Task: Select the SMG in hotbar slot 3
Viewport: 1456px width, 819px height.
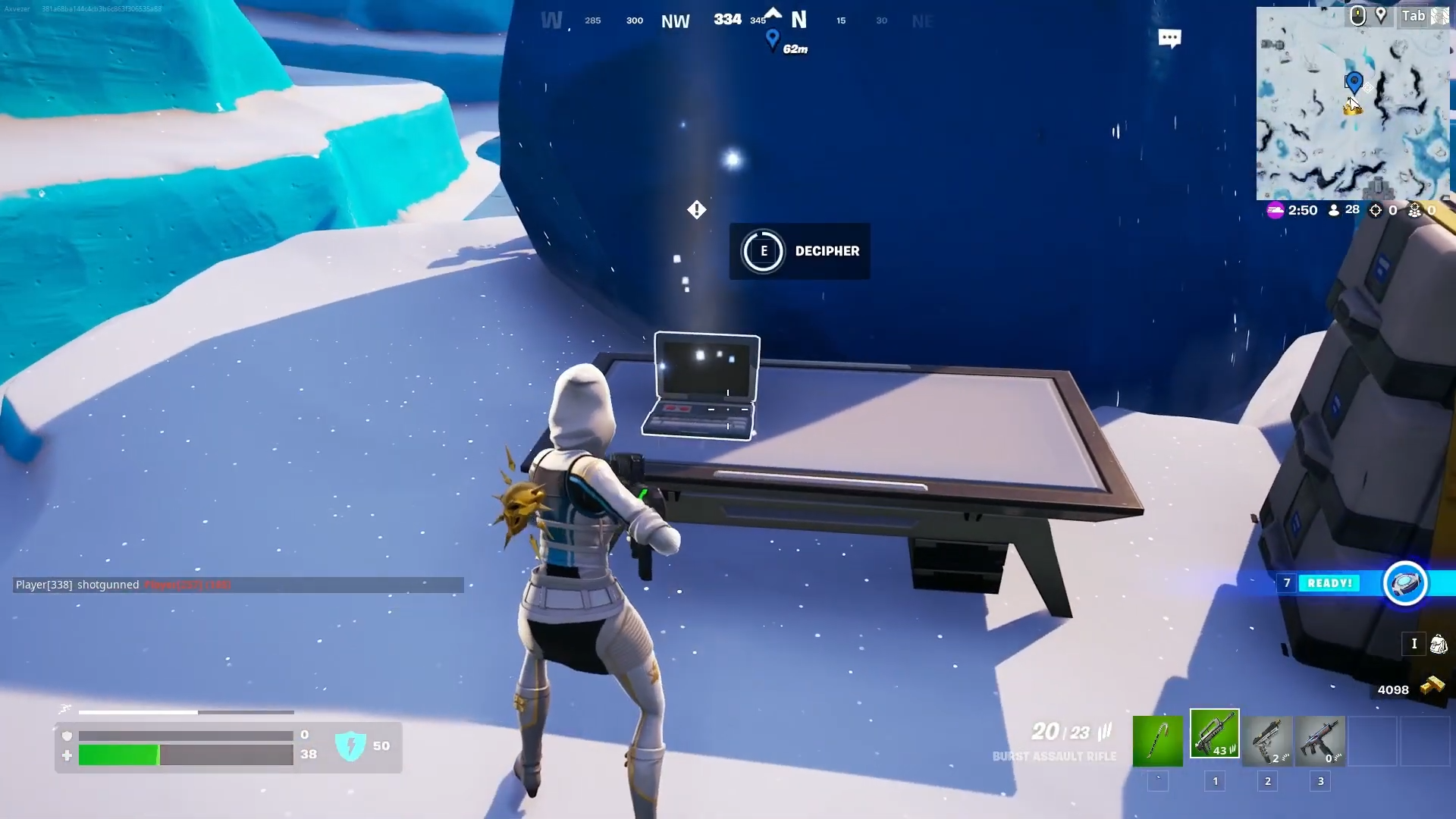Action: click(x=1320, y=741)
